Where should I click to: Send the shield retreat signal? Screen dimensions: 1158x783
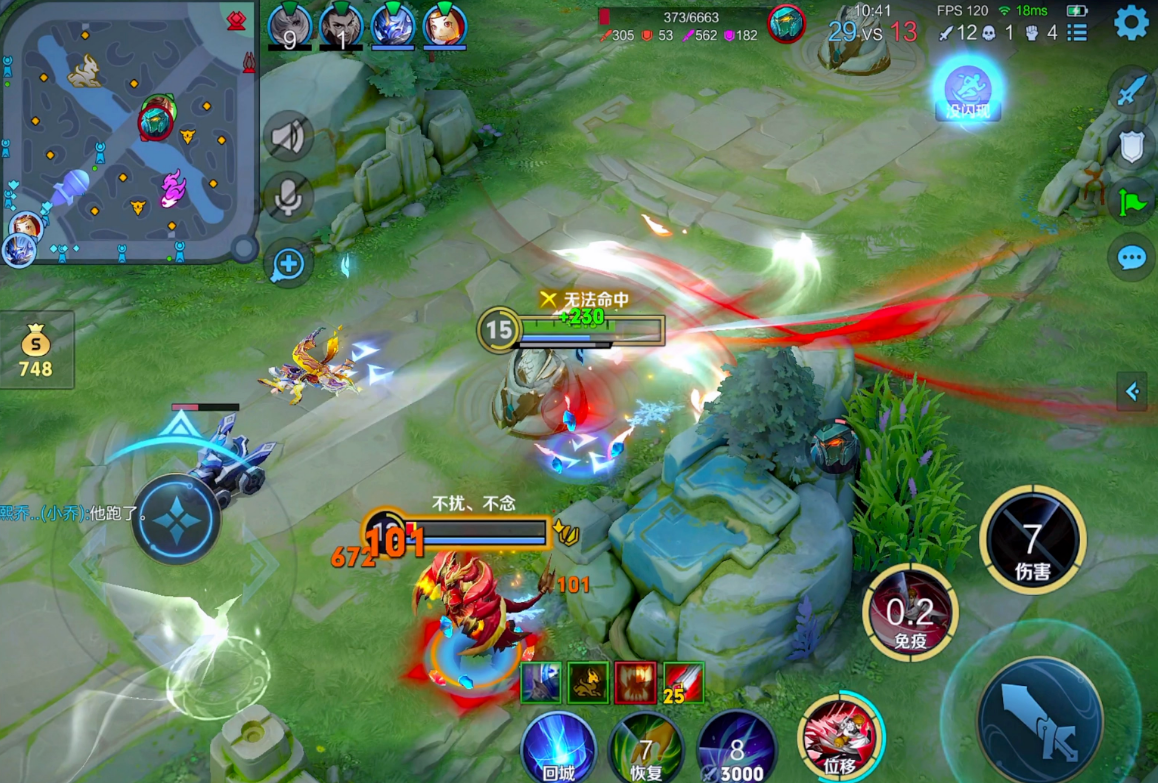click(1131, 147)
